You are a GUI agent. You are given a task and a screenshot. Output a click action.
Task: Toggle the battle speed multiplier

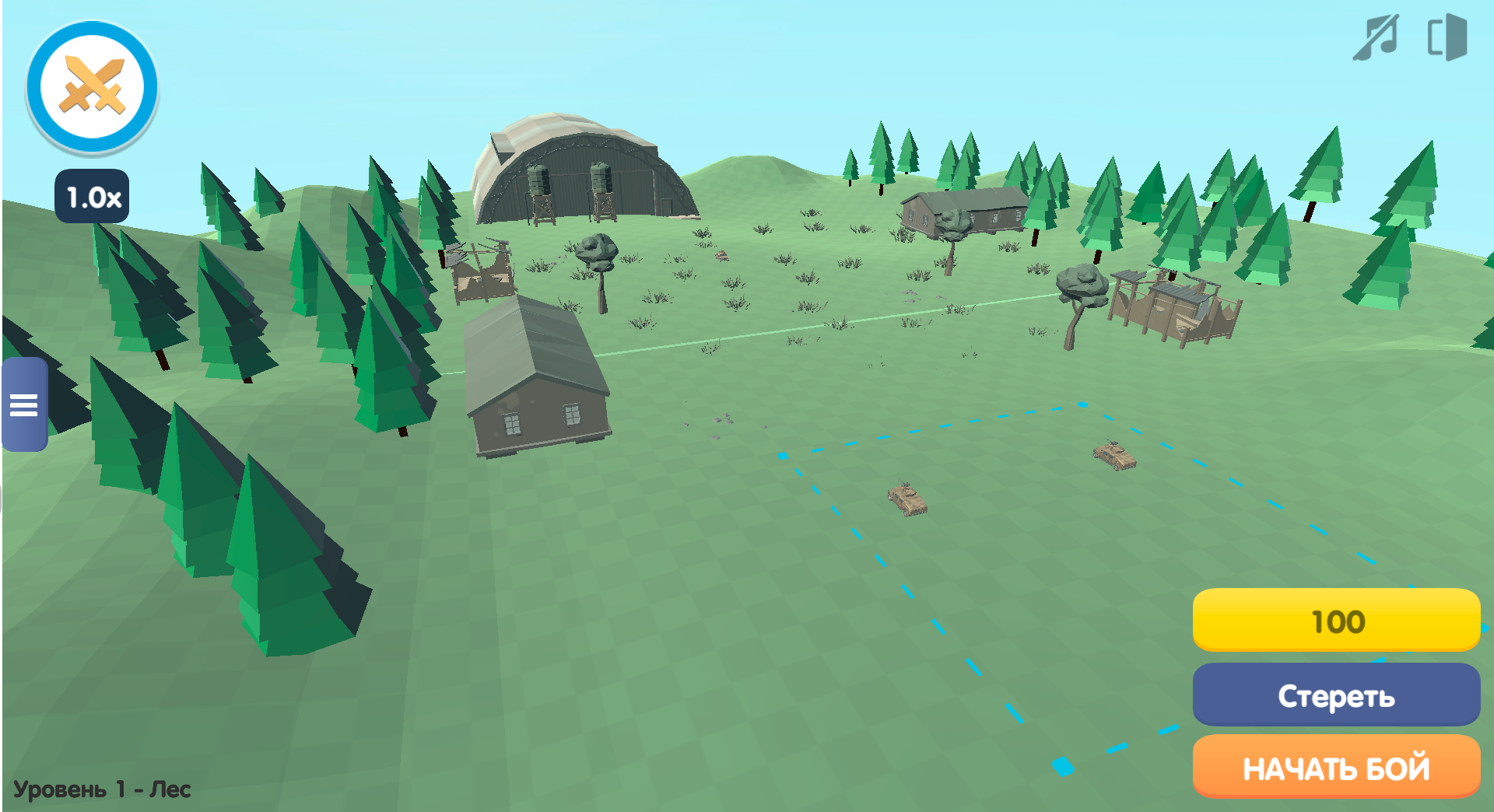click(x=93, y=197)
